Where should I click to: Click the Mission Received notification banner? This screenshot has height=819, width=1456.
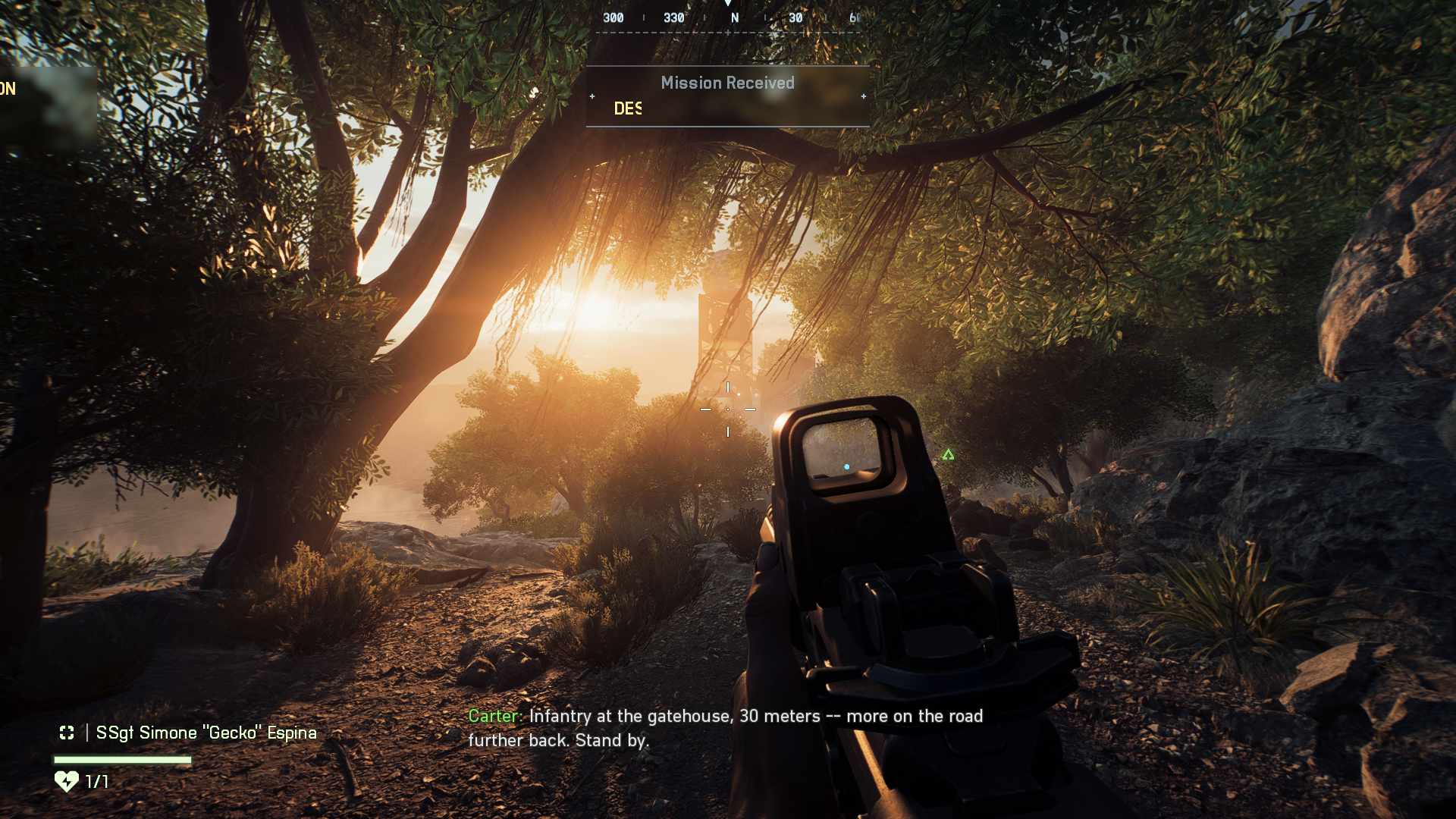727,96
